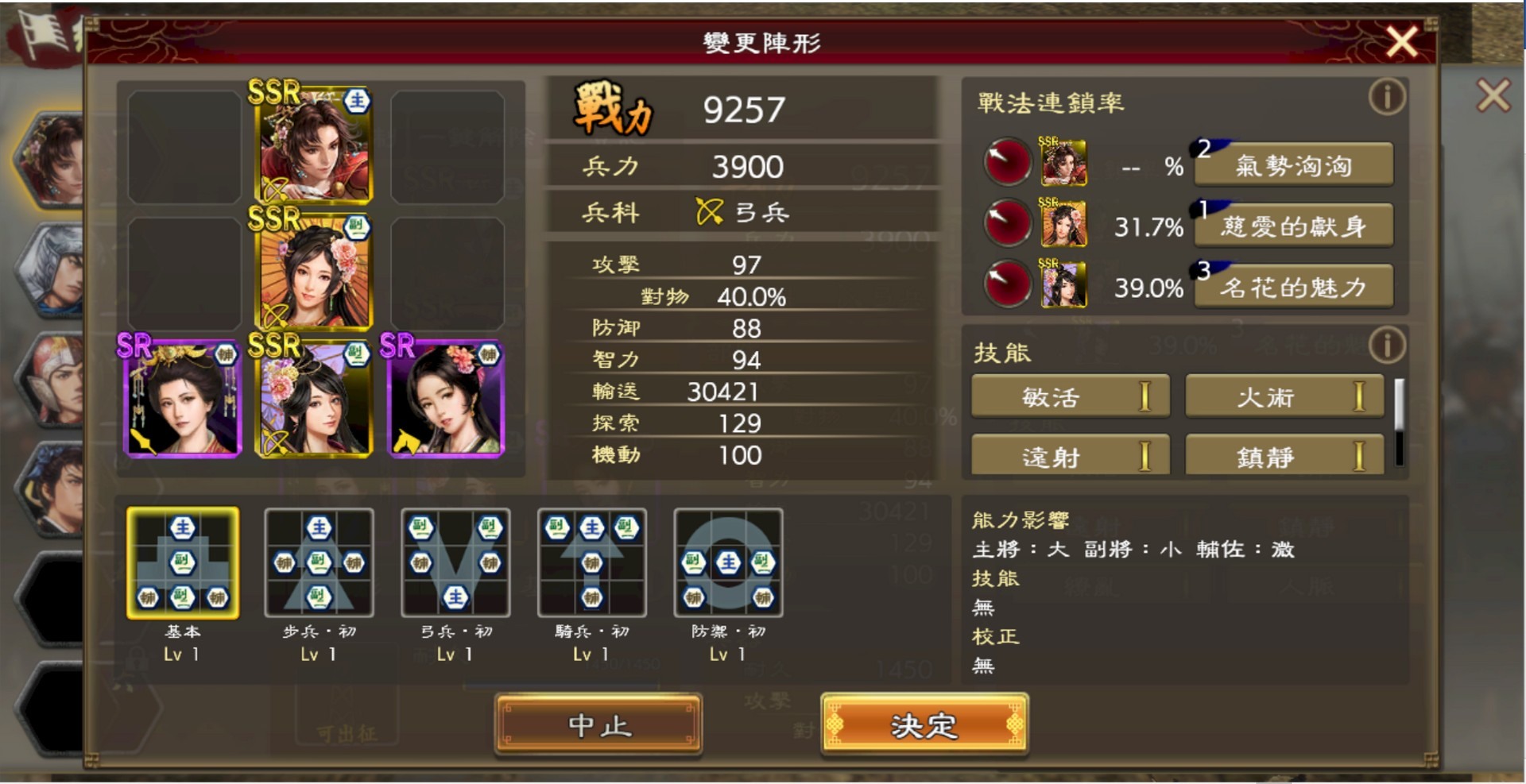
Task: Select the 防禦·初 formation preset
Action: point(727,564)
